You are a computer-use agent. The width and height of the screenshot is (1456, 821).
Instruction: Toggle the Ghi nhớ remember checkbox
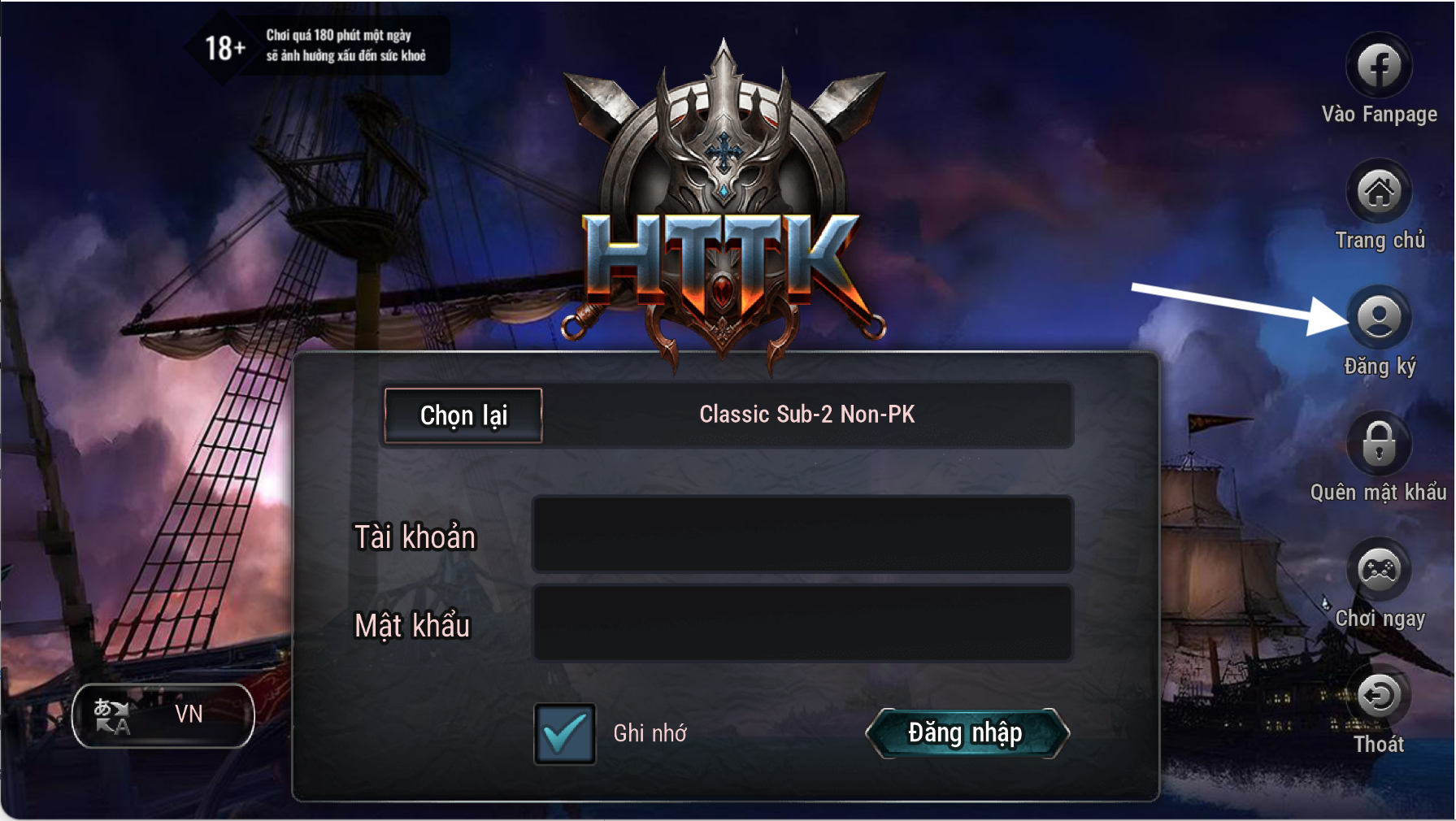tap(564, 733)
